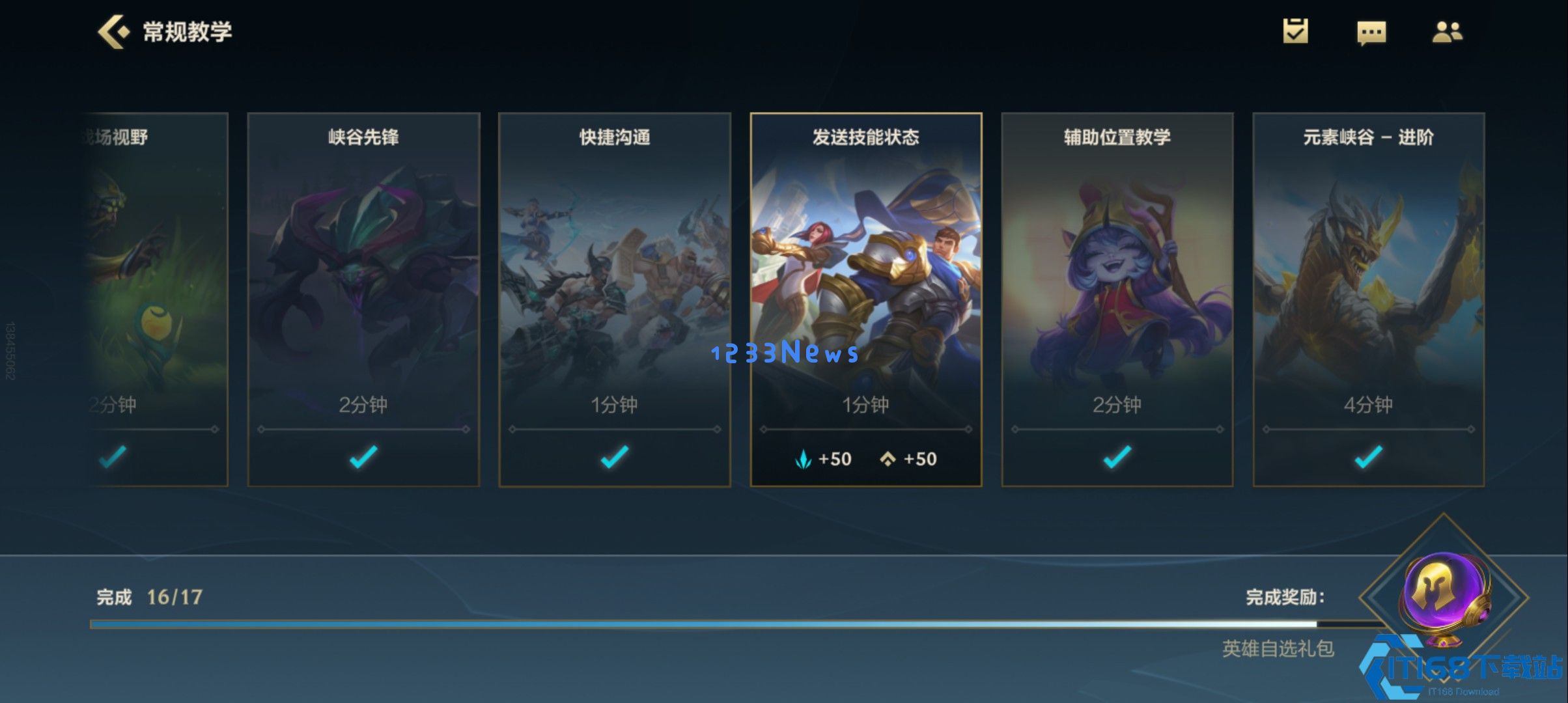Click the completion progress bar
This screenshot has width=1568, height=703.
(651, 623)
